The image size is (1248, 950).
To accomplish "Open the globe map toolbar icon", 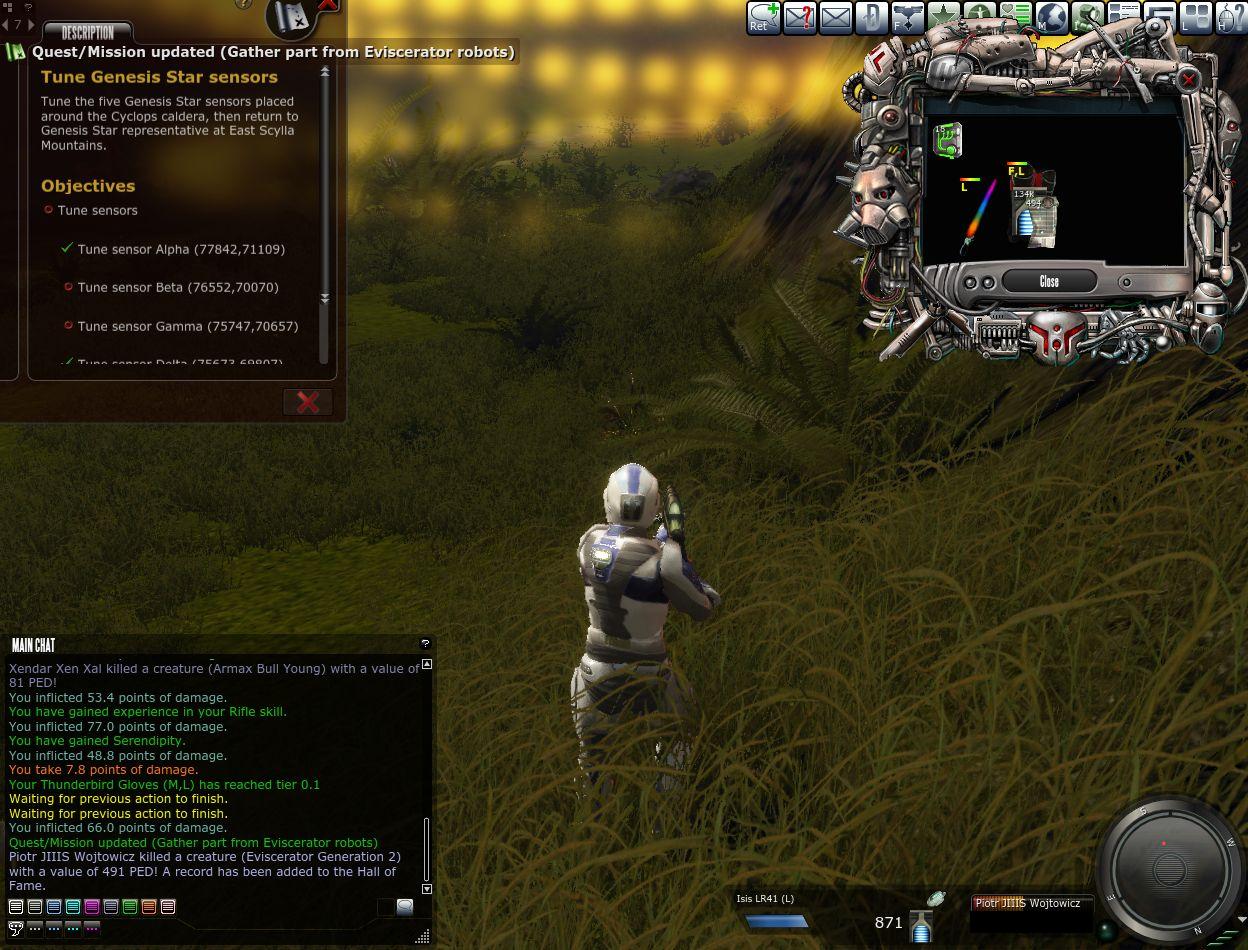I will pos(1052,18).
